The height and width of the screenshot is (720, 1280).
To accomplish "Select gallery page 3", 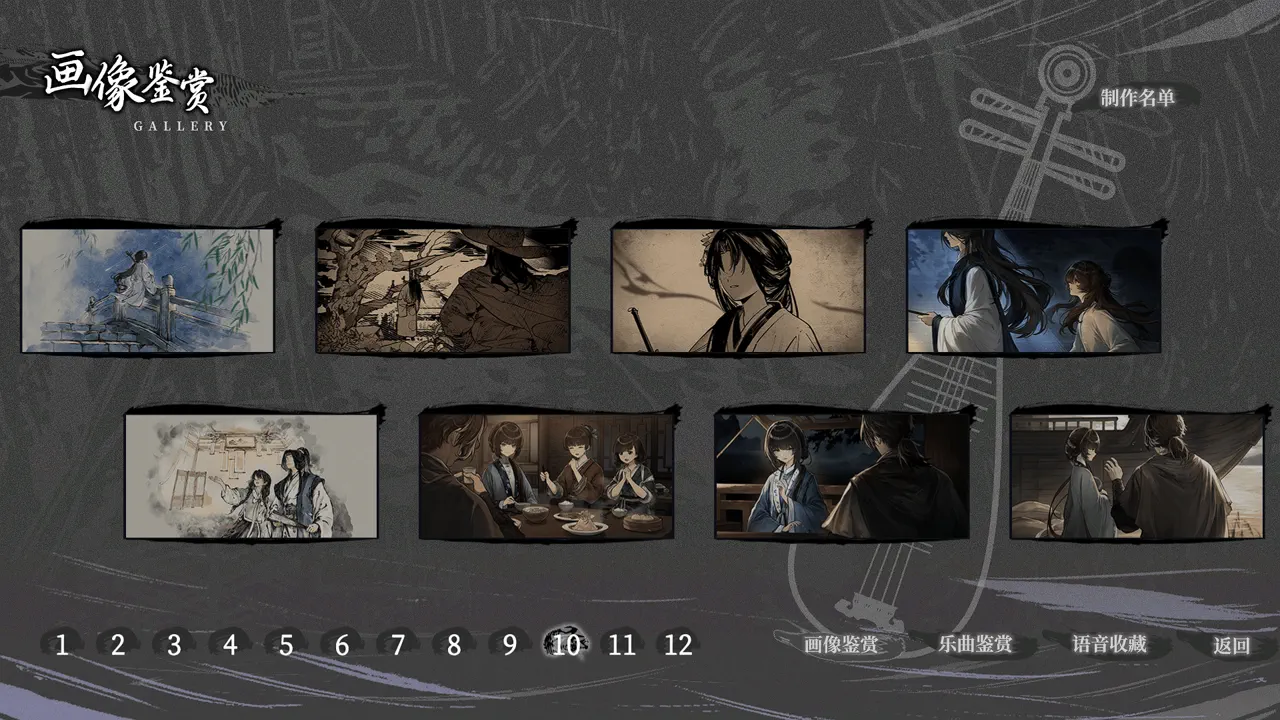I will pos(172,645).
